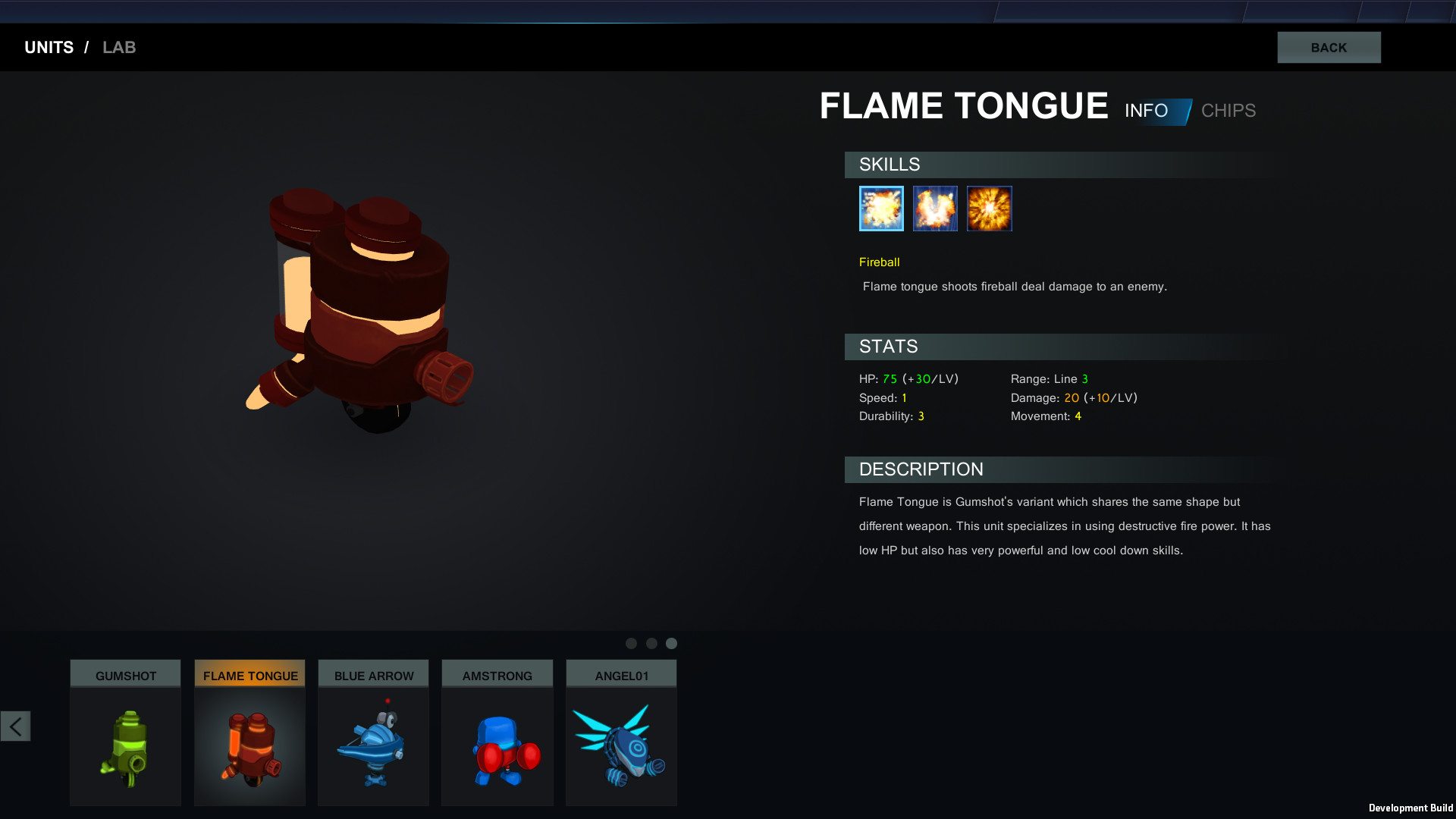This screenshot has height=819, width=1456.
Task: Expand the SKILLS panel header
Action: [889, 165]
